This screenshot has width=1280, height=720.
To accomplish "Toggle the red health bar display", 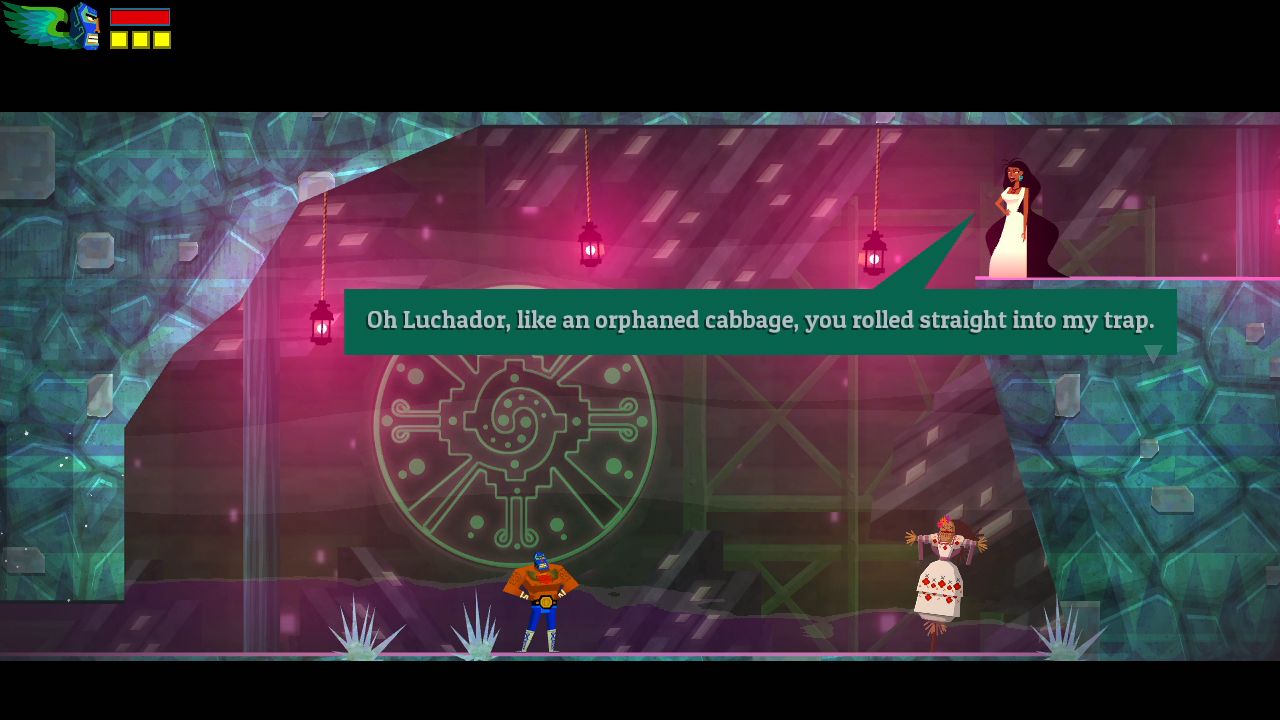I will tap(140, 16).
